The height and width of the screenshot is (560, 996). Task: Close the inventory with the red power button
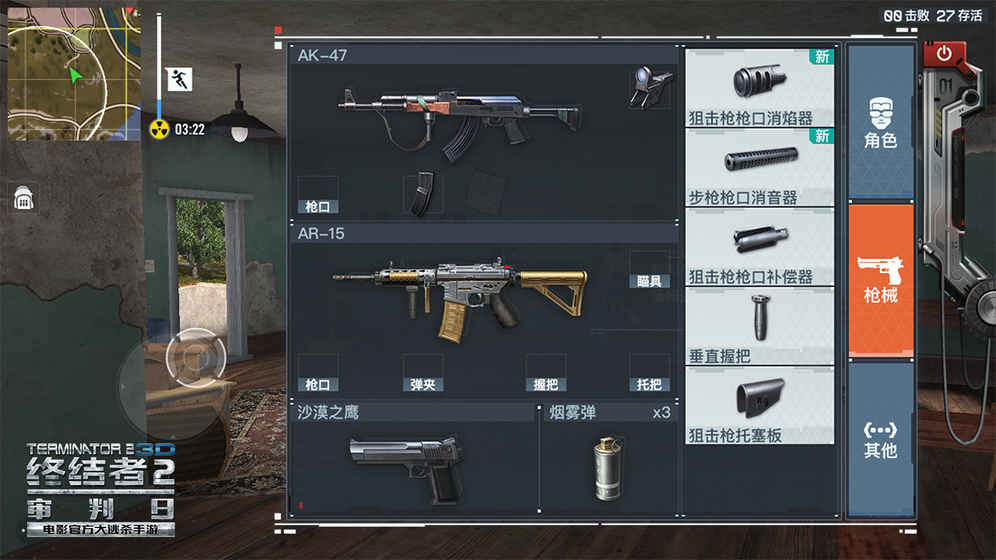click(943, 56)
